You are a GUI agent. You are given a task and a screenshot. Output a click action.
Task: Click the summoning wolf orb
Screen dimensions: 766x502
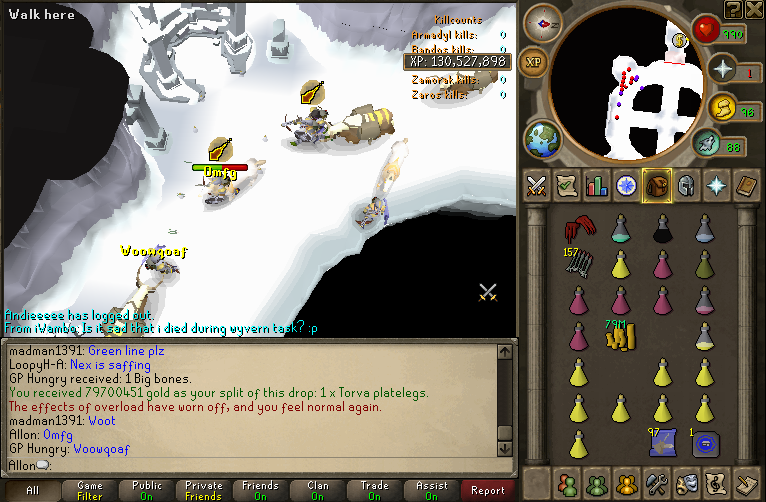(x=706, y=146)
